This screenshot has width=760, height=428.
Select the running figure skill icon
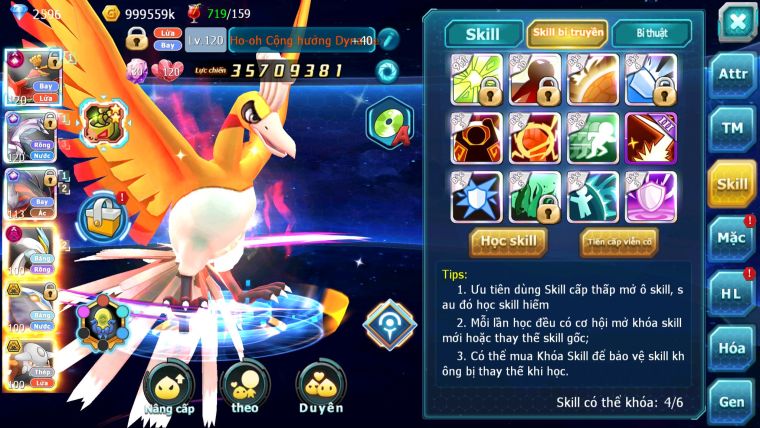tap(593, 138)
